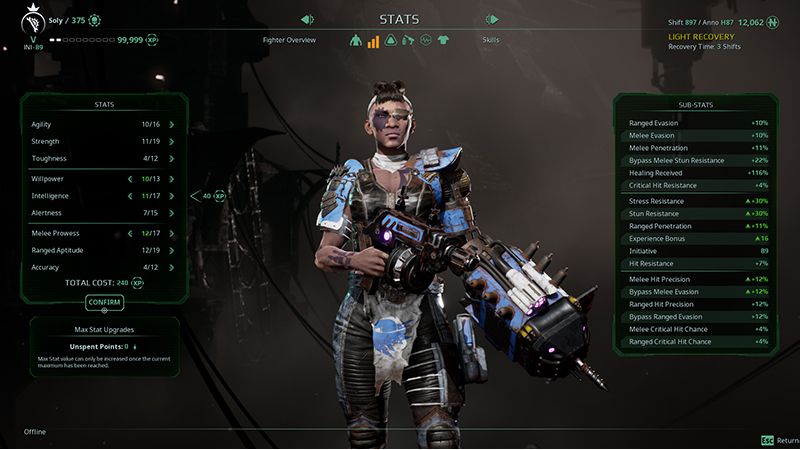Add a point to Toughness
800x450 pixels.
coord(172,159)
